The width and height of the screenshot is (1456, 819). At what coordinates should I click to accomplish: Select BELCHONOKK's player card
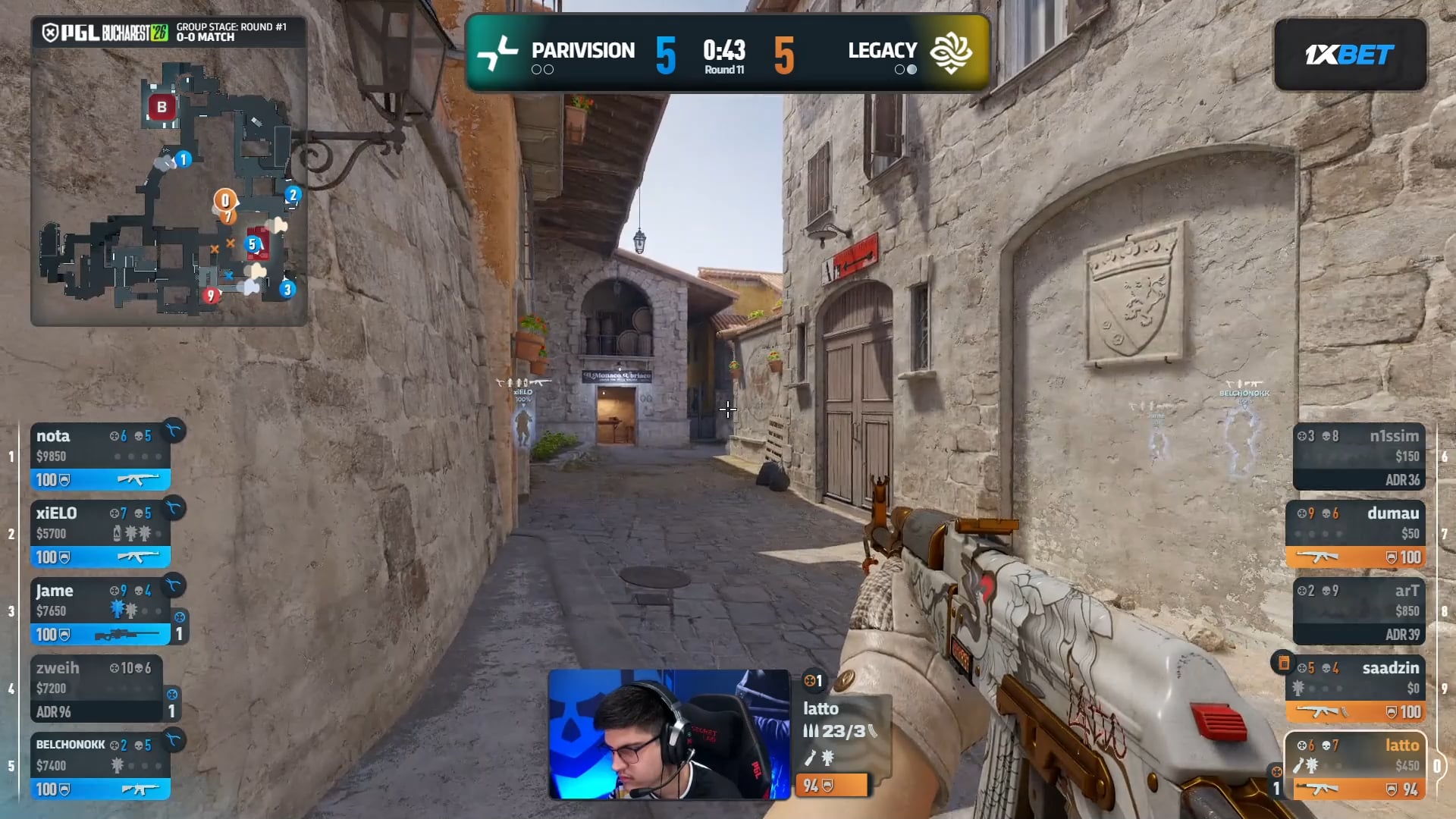point(99,765)
